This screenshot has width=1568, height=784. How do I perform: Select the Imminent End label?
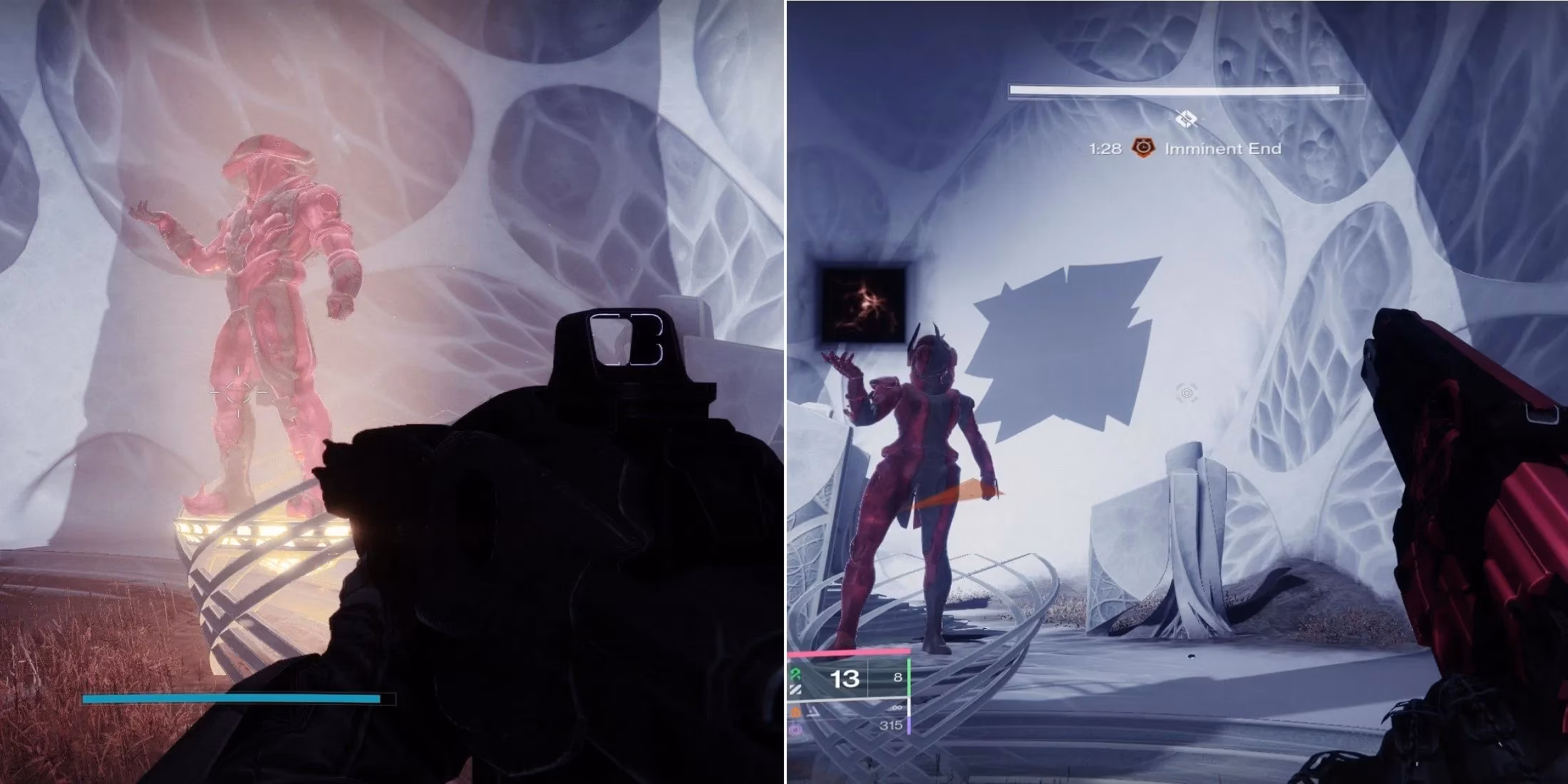[1224, 148]
